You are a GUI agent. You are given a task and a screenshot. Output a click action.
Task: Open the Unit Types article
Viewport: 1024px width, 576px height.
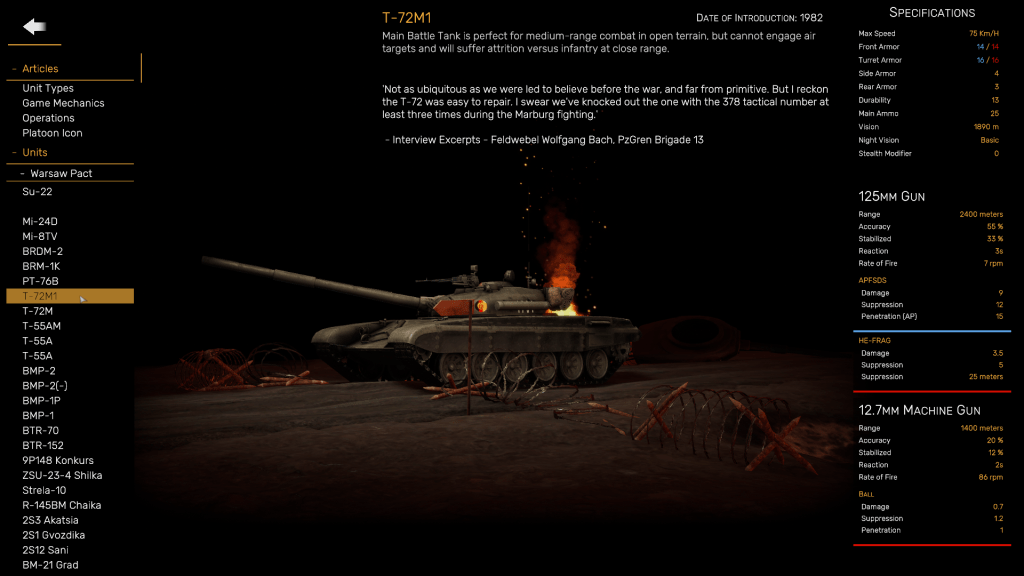pyautogui.click(x=48, y=88)
